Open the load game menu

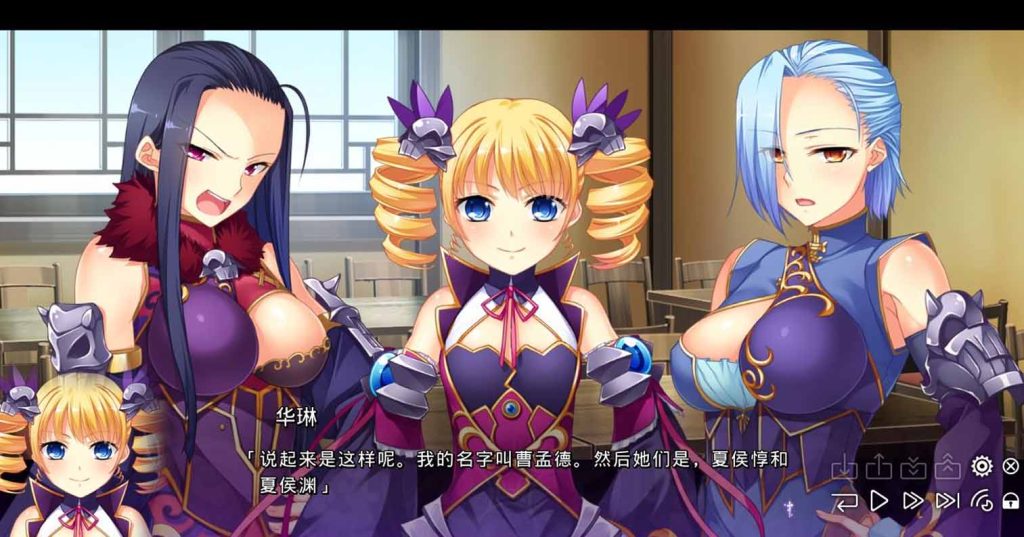(x=878, y=467)
